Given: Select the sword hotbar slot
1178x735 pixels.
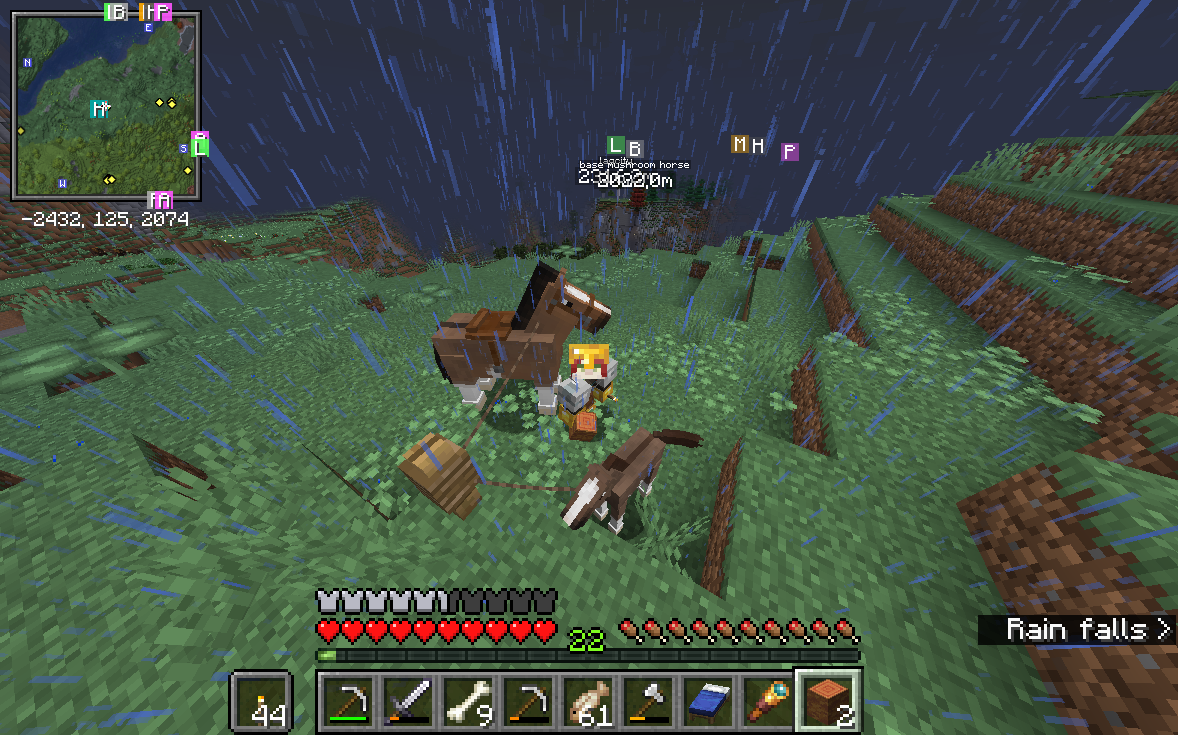Looking at the screenshot, I should 408,701.
